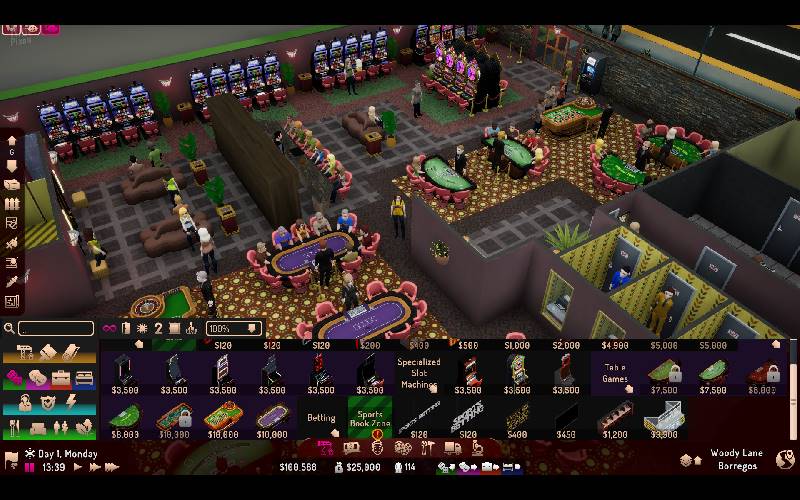This screenshot has height=500, width=800.
Task: Go up one floor with the up arrow
Action: [x=12, y=141]
